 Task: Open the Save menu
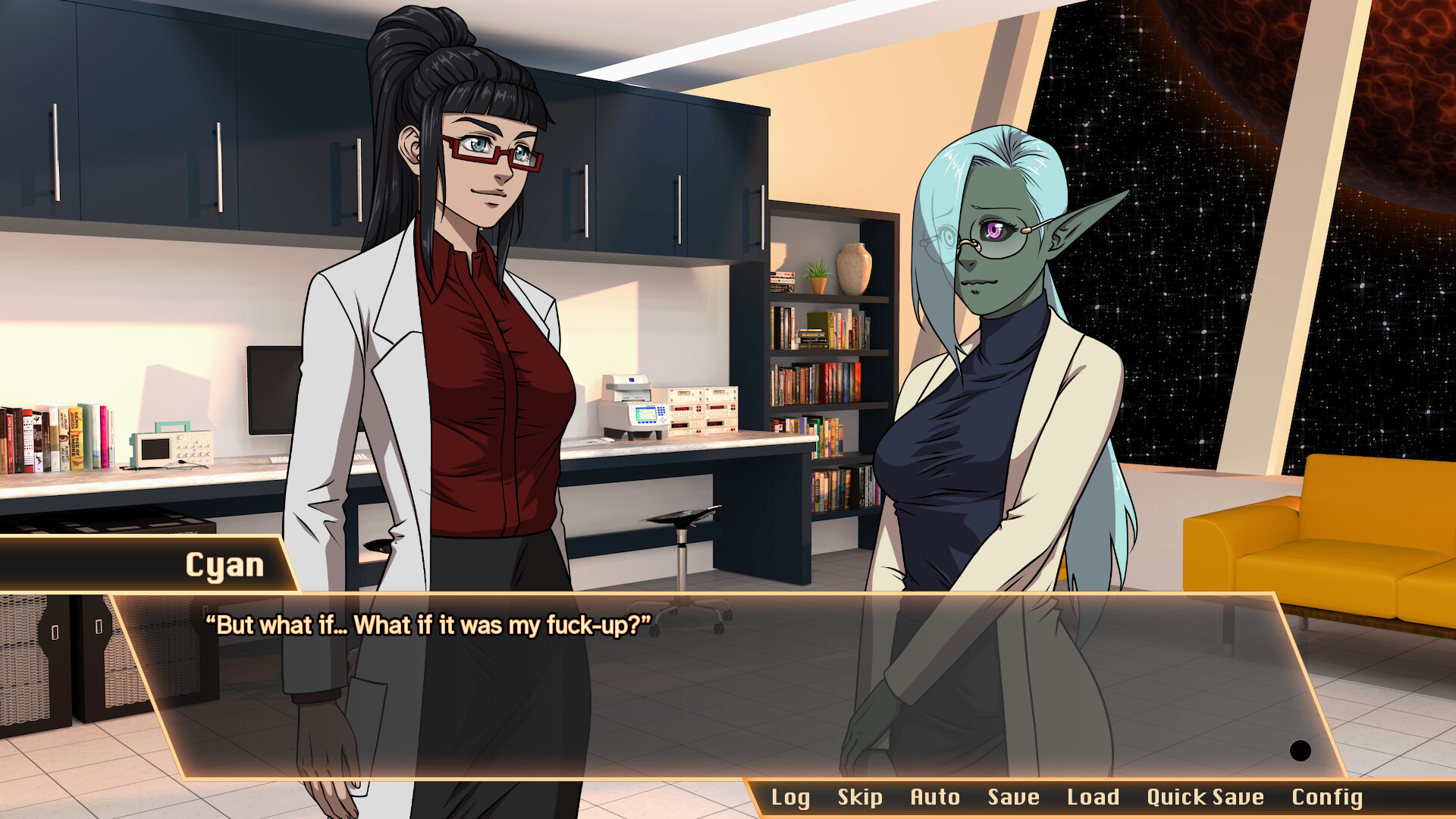tap(1013, 797)
